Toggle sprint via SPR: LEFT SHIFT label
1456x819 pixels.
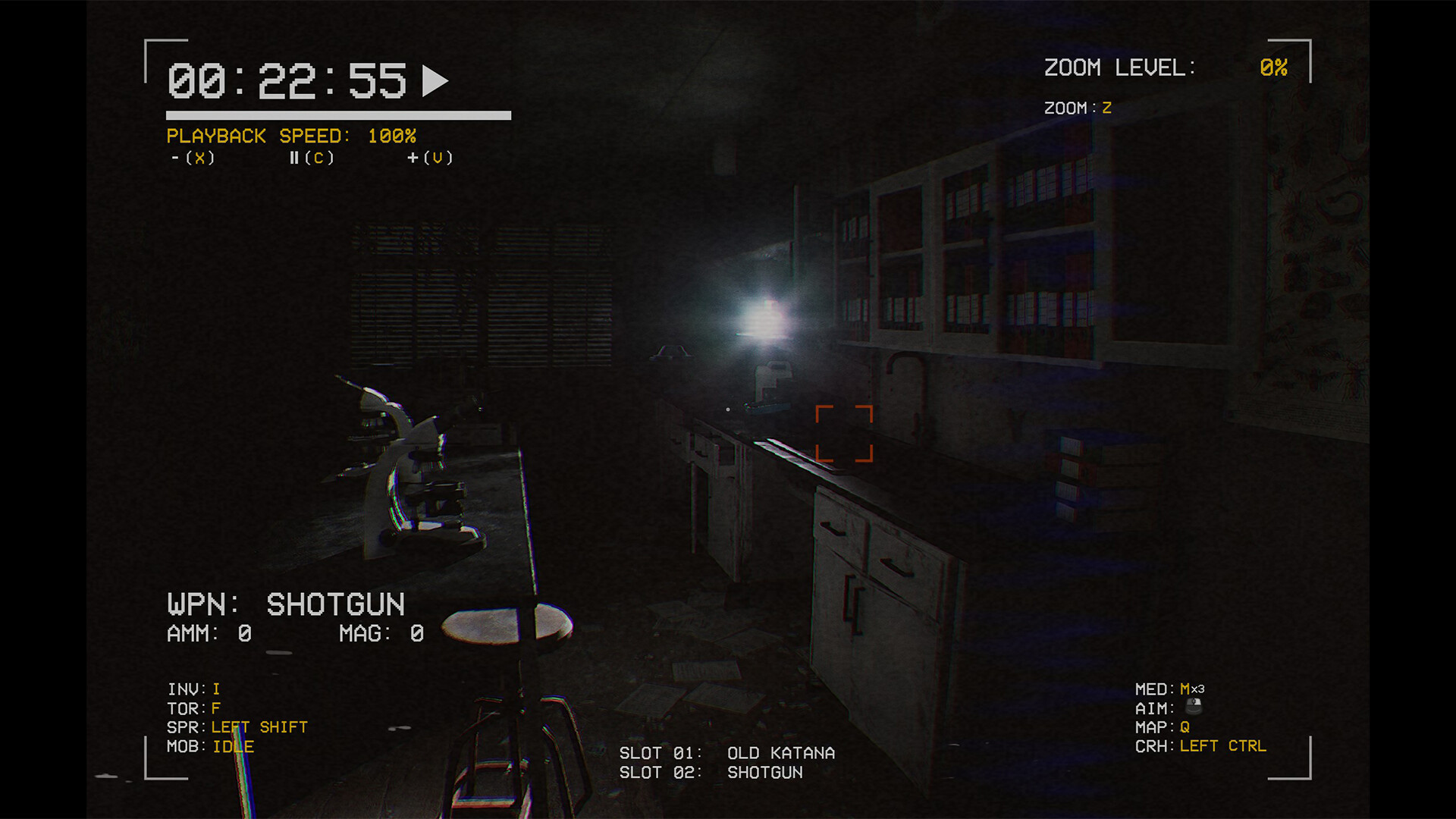click(x=237, y=726)
